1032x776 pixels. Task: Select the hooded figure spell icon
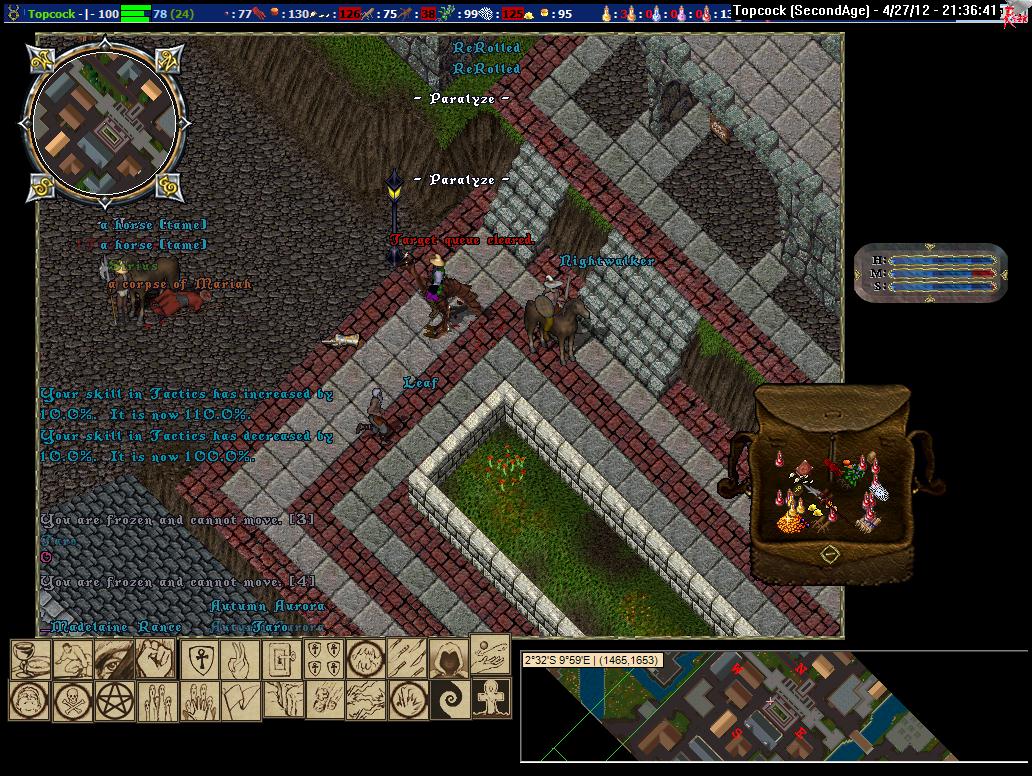coord(448,659)
